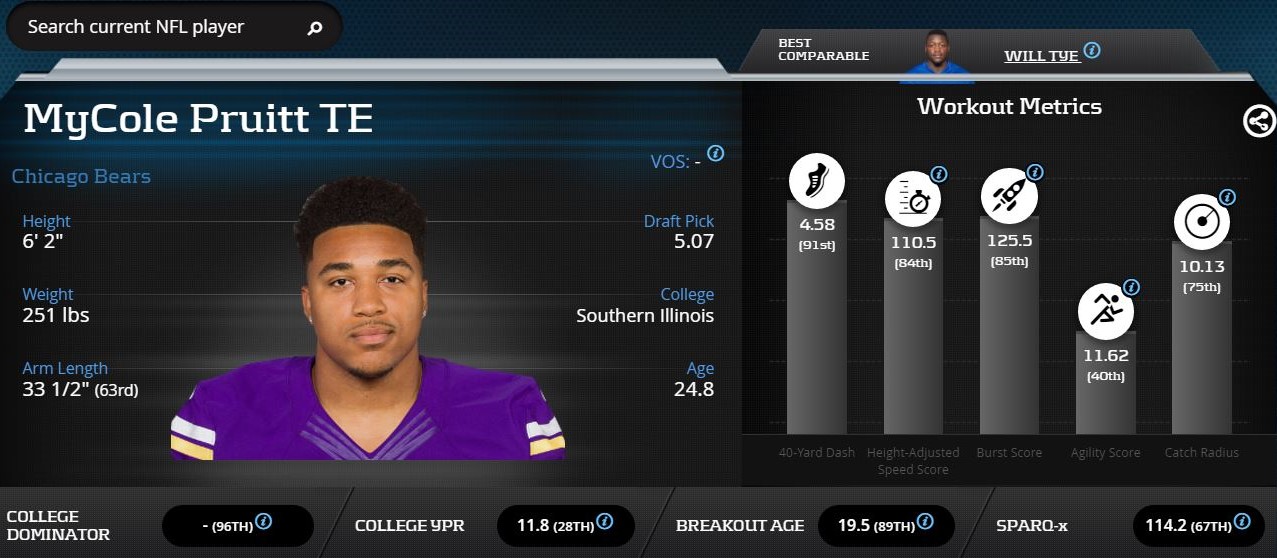Select the 40-Yard Dash shoe icon
This screenshot has width=1277, height=558.
coord(817,182)
